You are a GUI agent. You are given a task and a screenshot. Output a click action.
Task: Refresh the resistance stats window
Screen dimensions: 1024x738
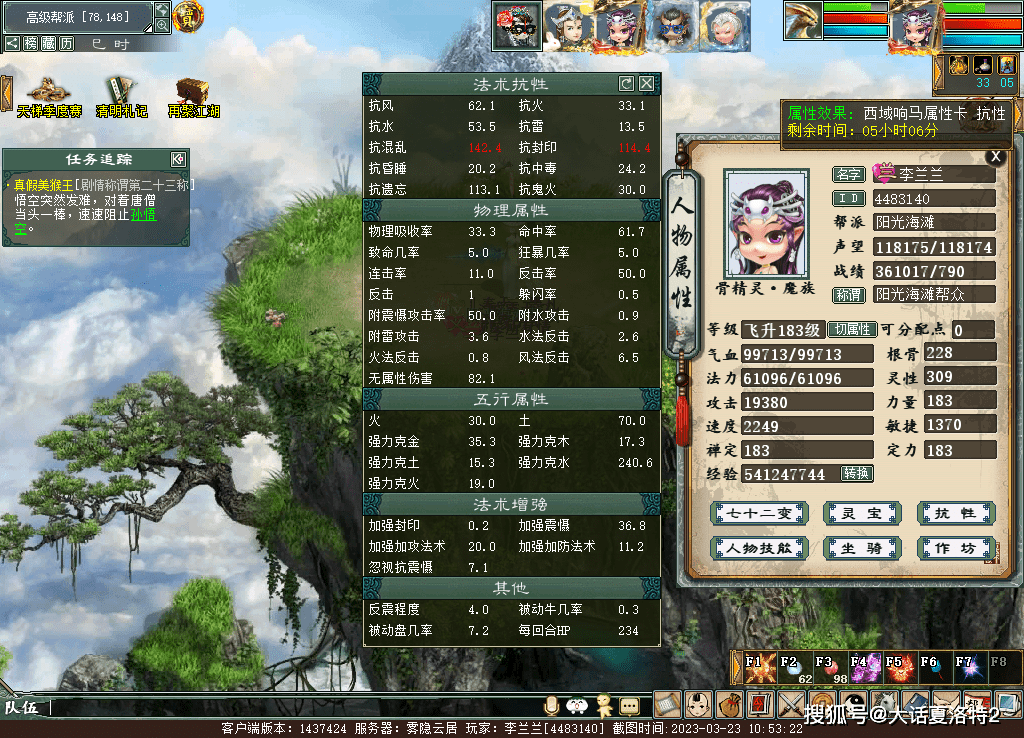coord(627,84)
